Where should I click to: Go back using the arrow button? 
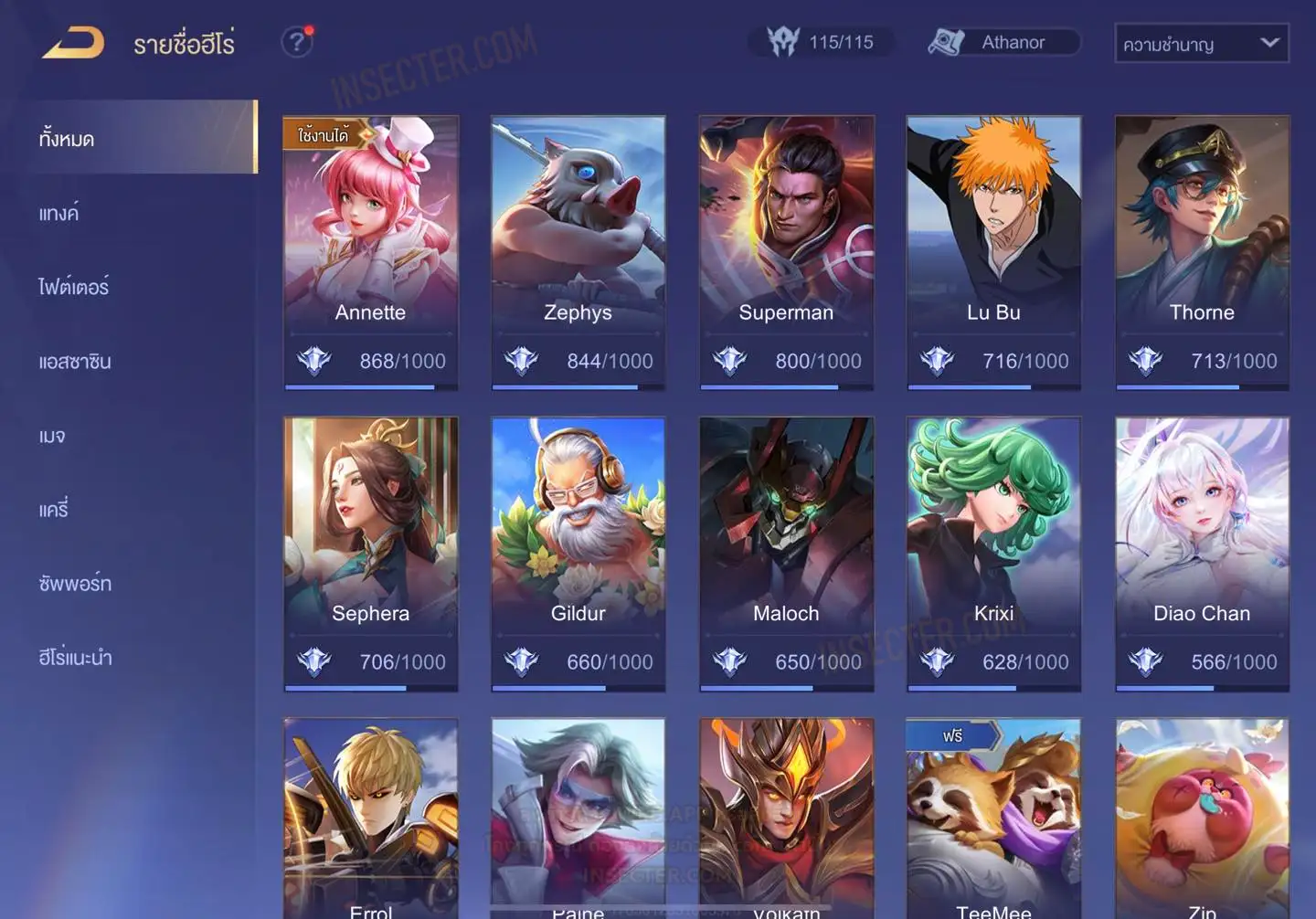[x=73, y=43]
